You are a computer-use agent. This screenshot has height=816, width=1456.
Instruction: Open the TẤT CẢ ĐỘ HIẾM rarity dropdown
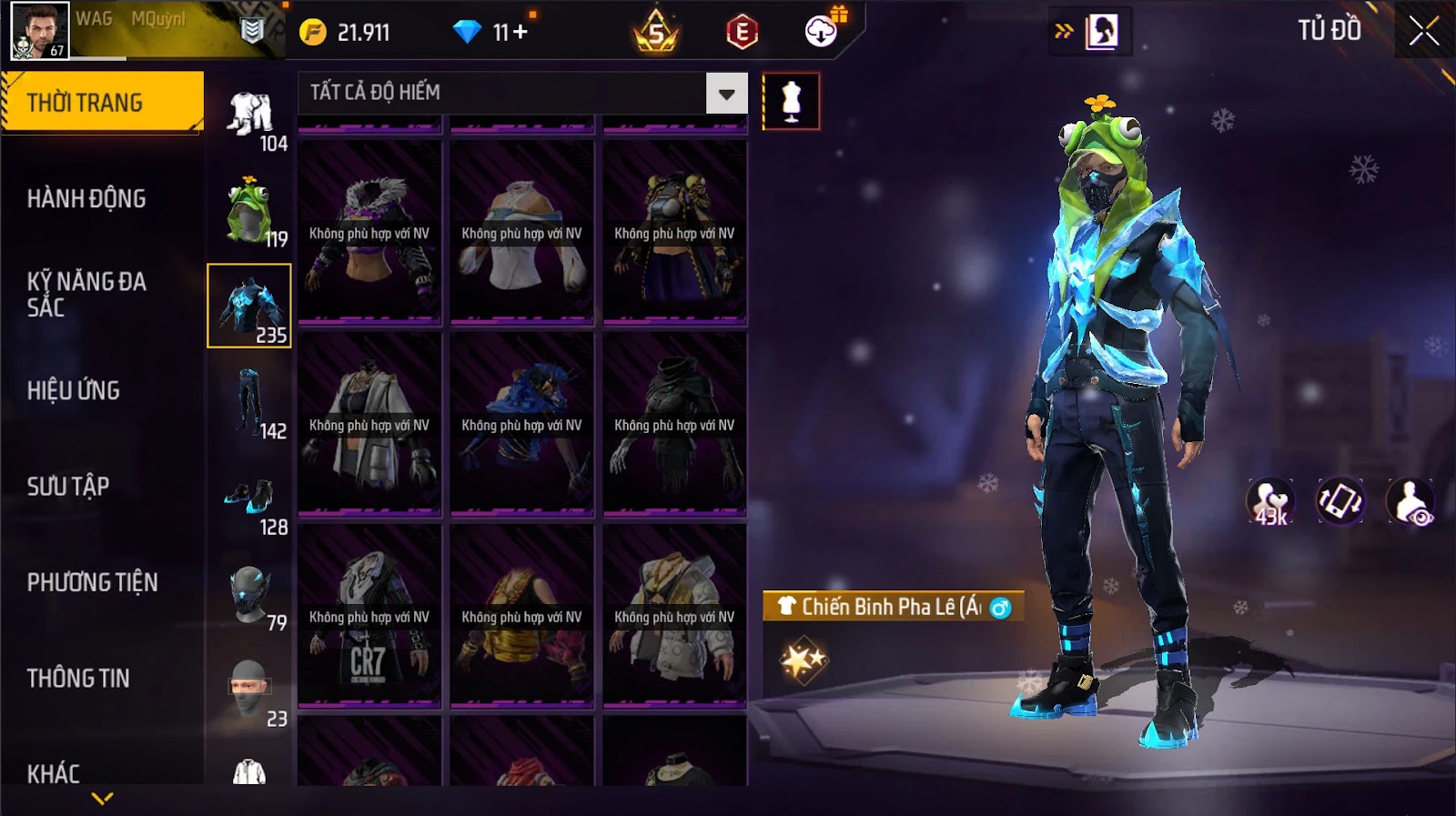[x=726, y=93]
